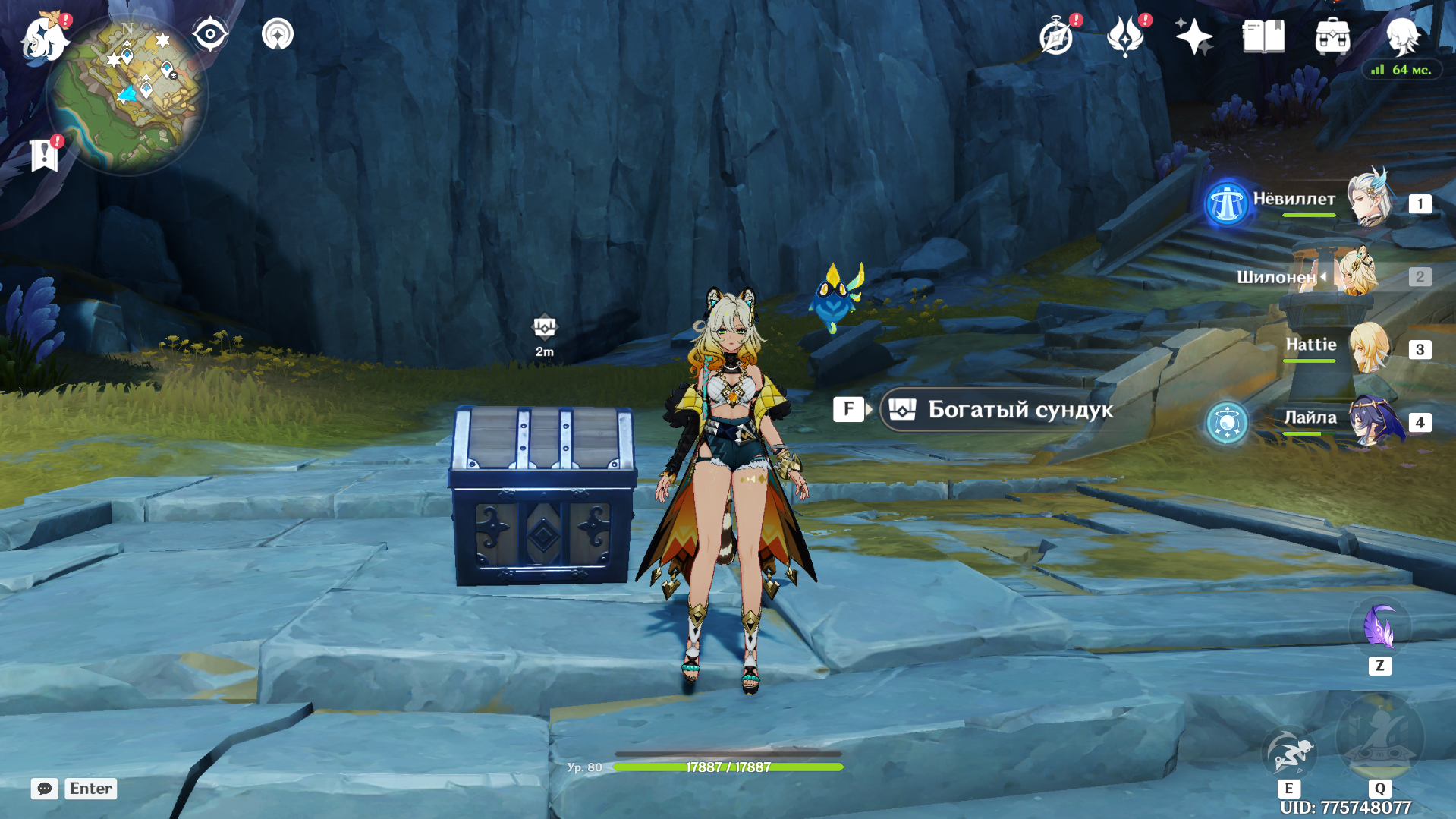This screenshot has width=1456, height=819.
Task: Open the character profile icon
Action: tap(1402, 36)
